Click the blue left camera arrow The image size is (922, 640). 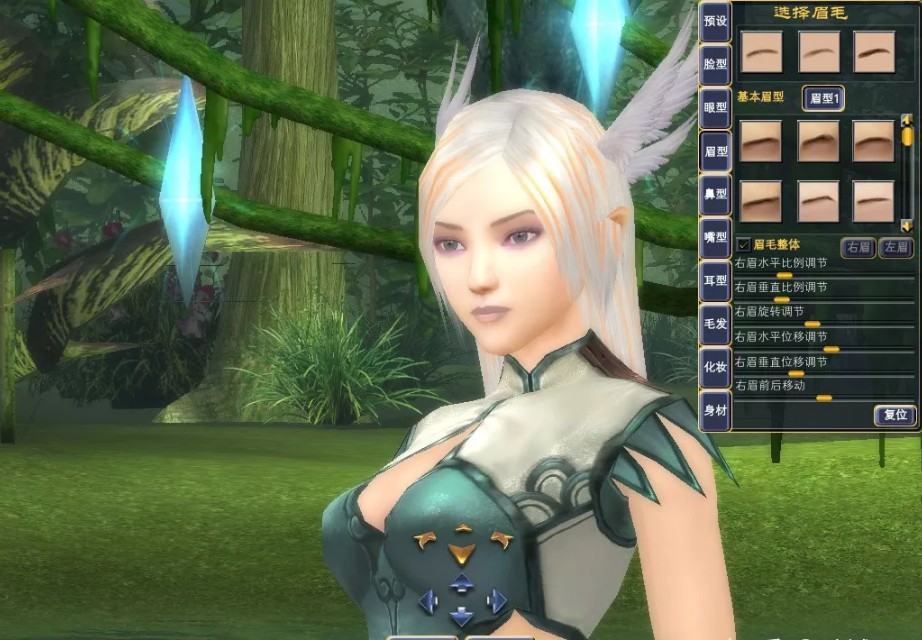click(427, 600)
